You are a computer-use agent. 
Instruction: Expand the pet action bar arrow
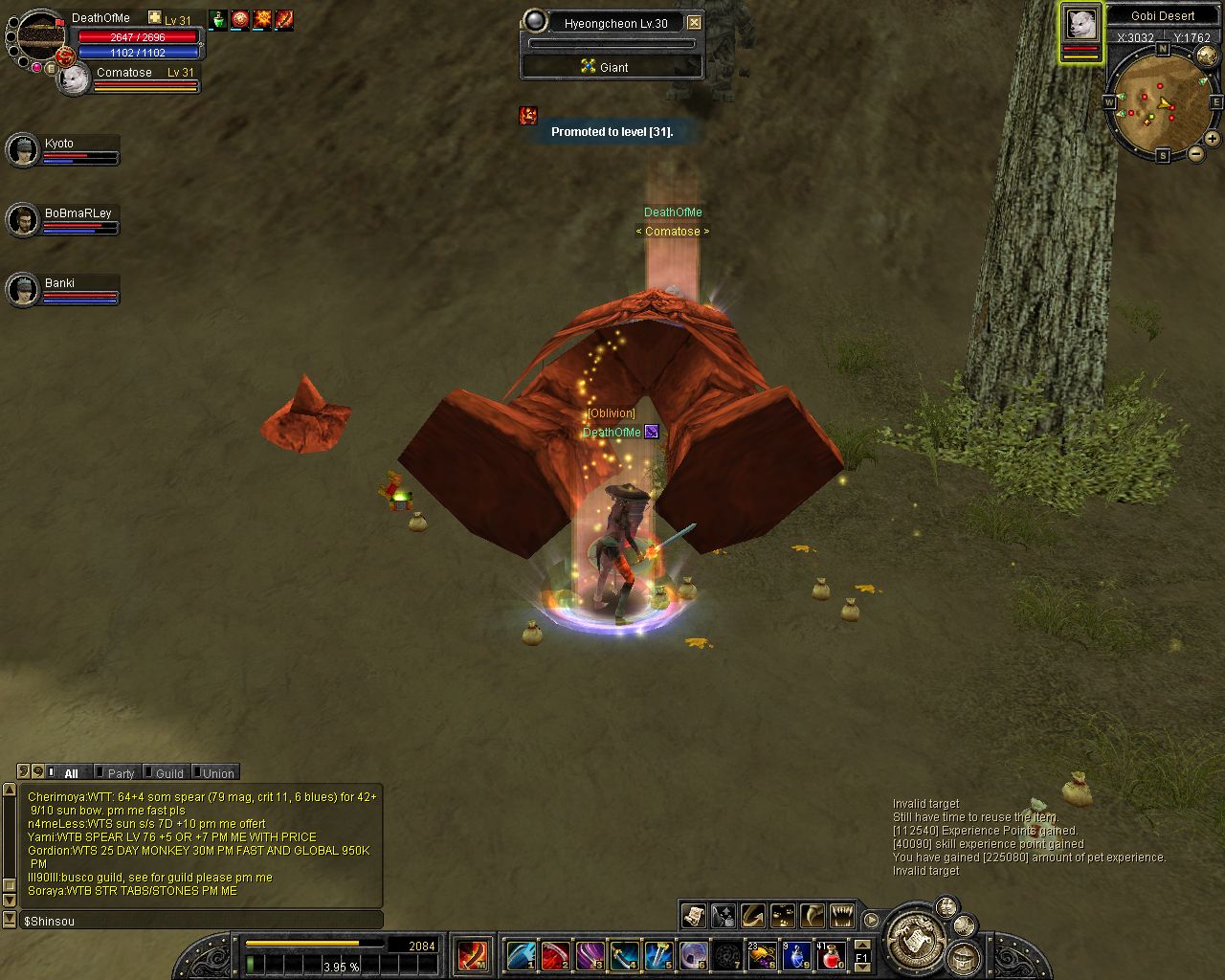tap(871, 920)
